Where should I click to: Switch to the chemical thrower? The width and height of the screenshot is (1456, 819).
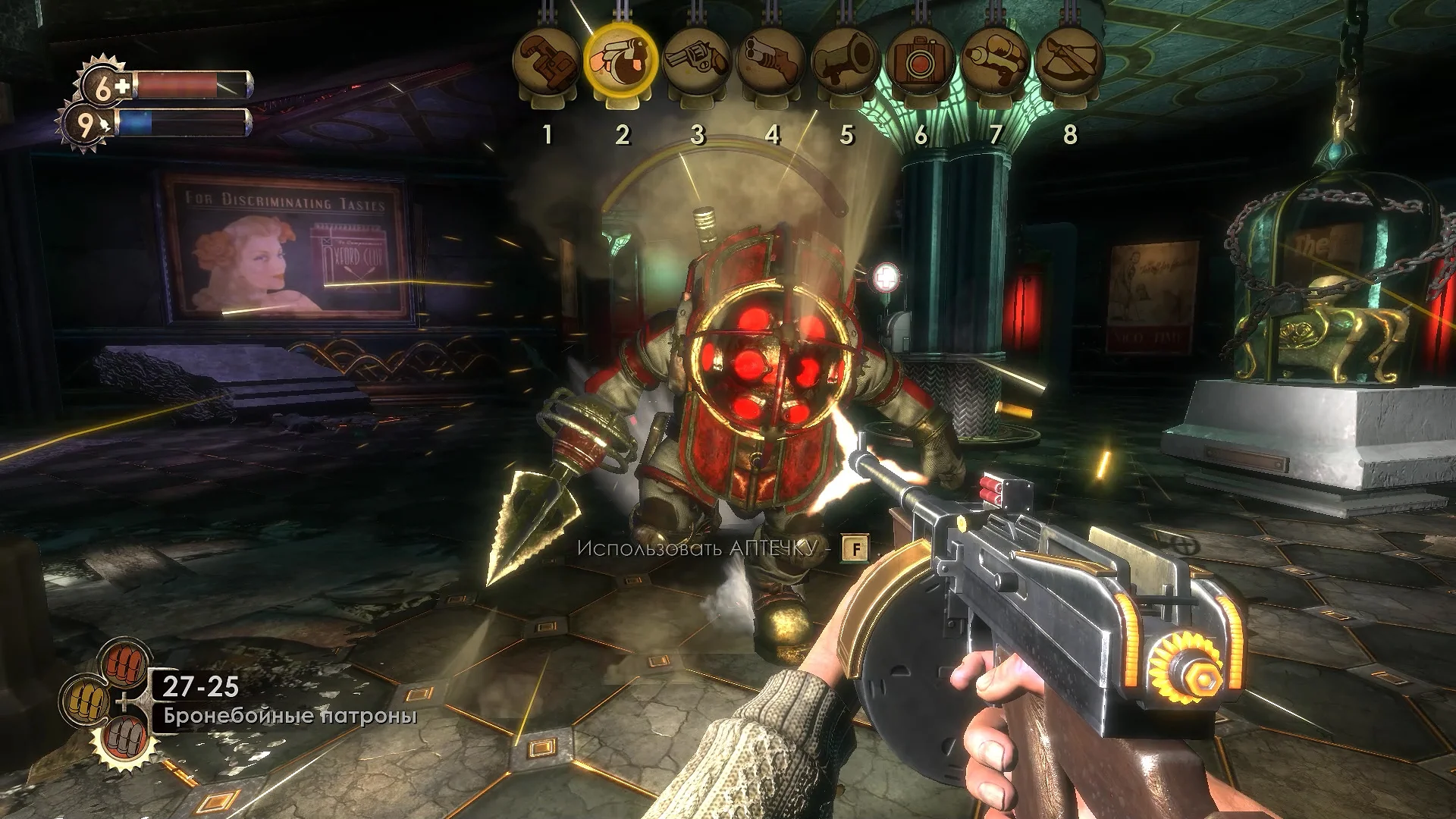click(x=994, y=62)
